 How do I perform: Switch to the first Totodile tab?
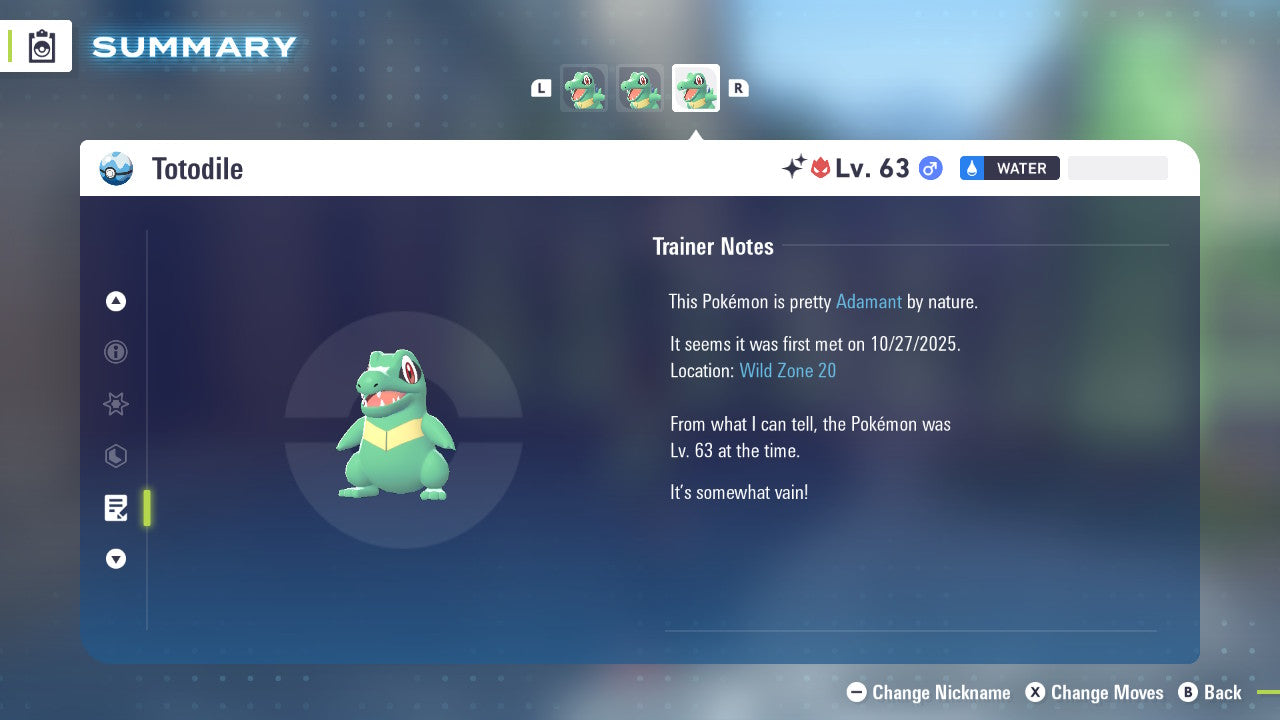[584, 88]
